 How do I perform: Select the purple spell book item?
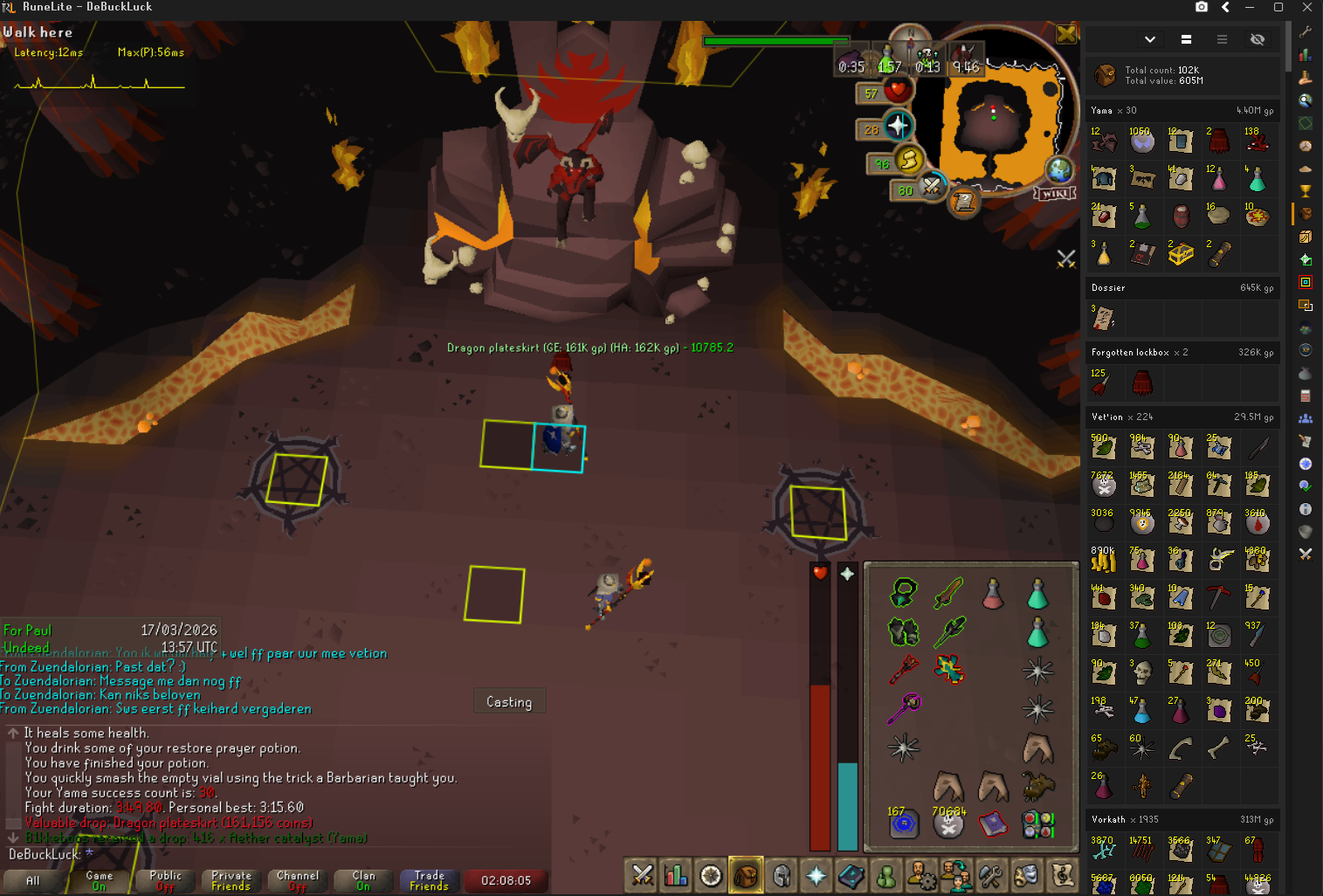point(993,823)
